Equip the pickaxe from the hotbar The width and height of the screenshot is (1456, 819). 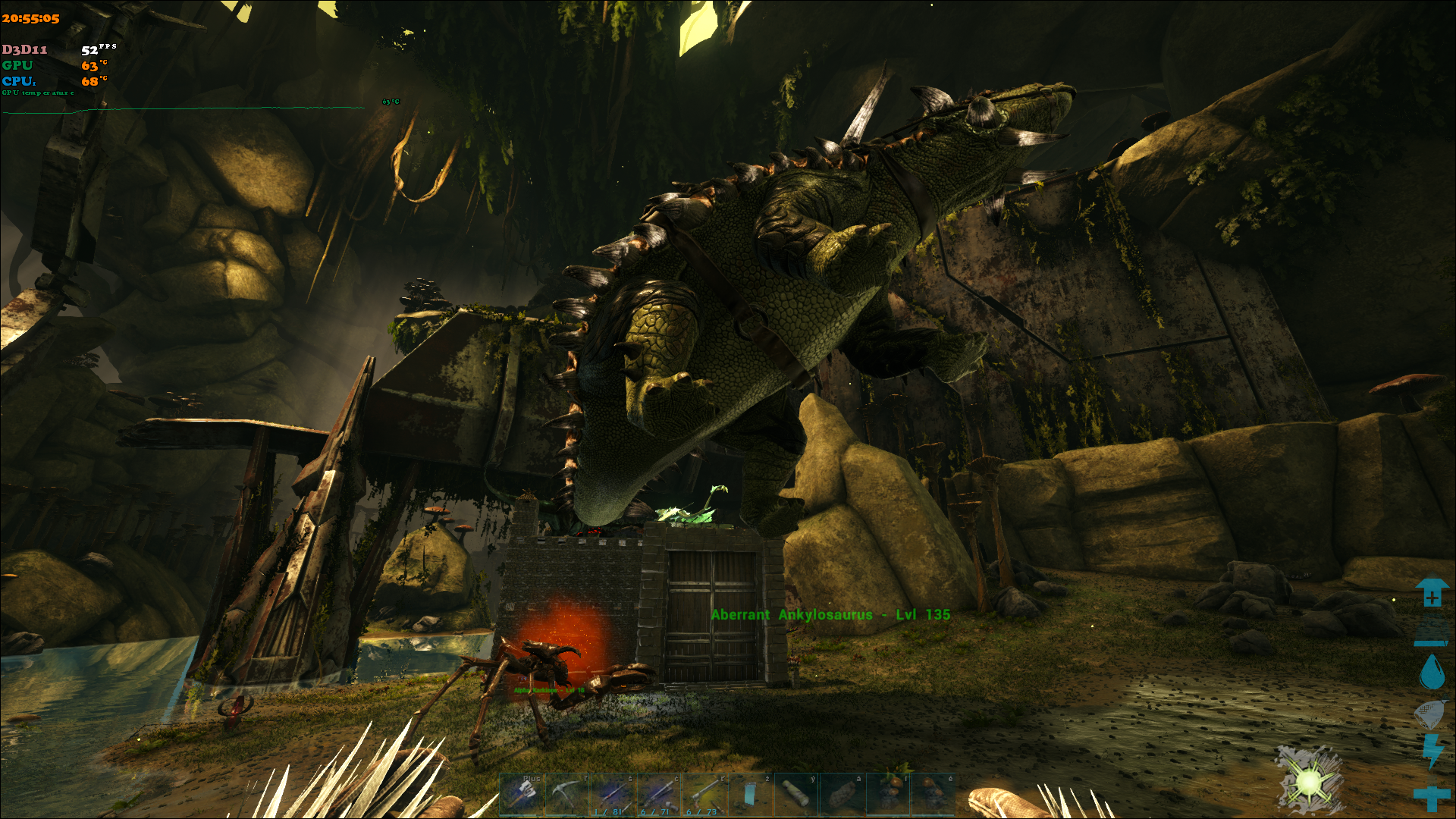[567, 795]
